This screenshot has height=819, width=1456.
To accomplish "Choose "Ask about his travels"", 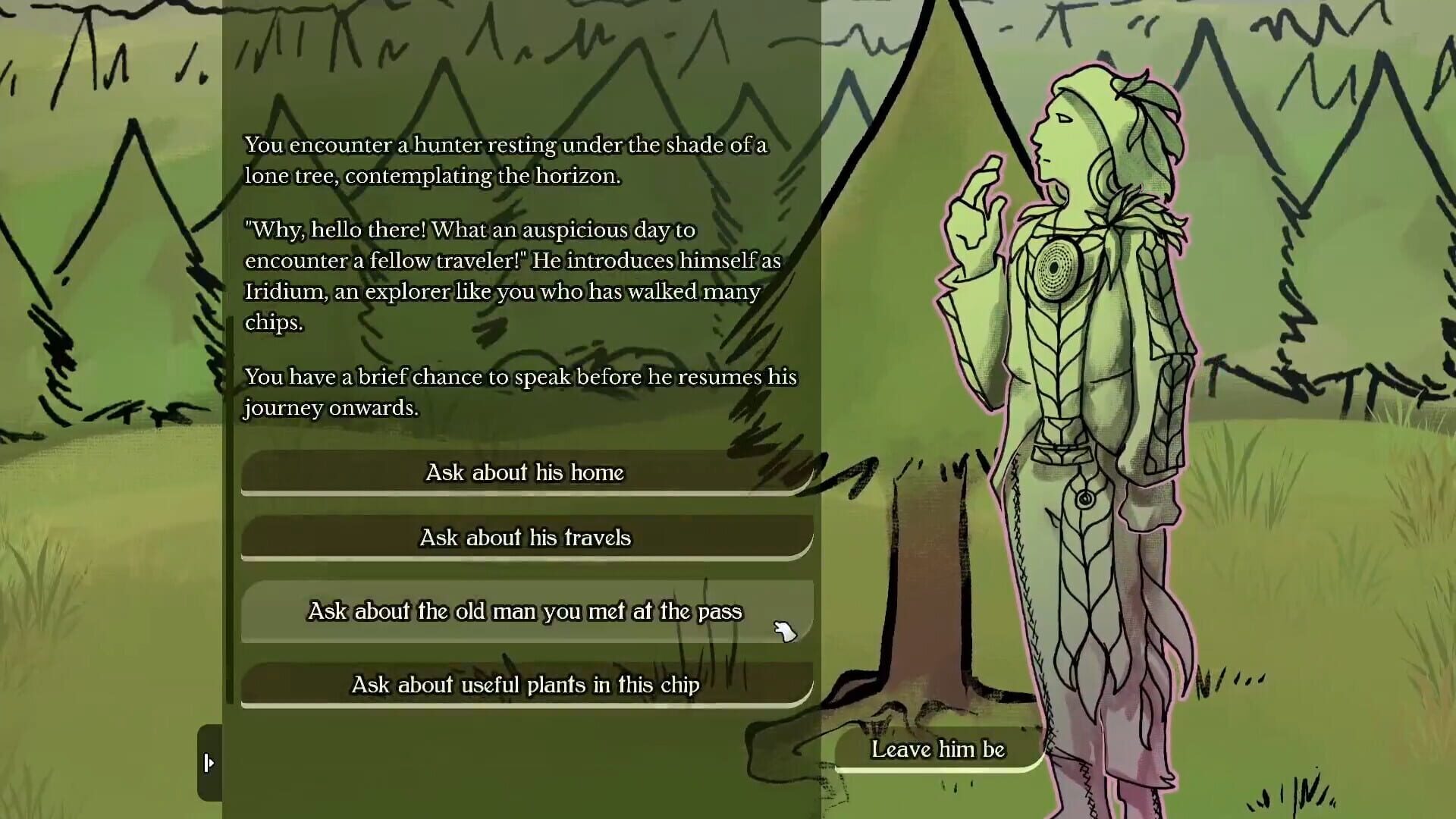I will point(526,538).
